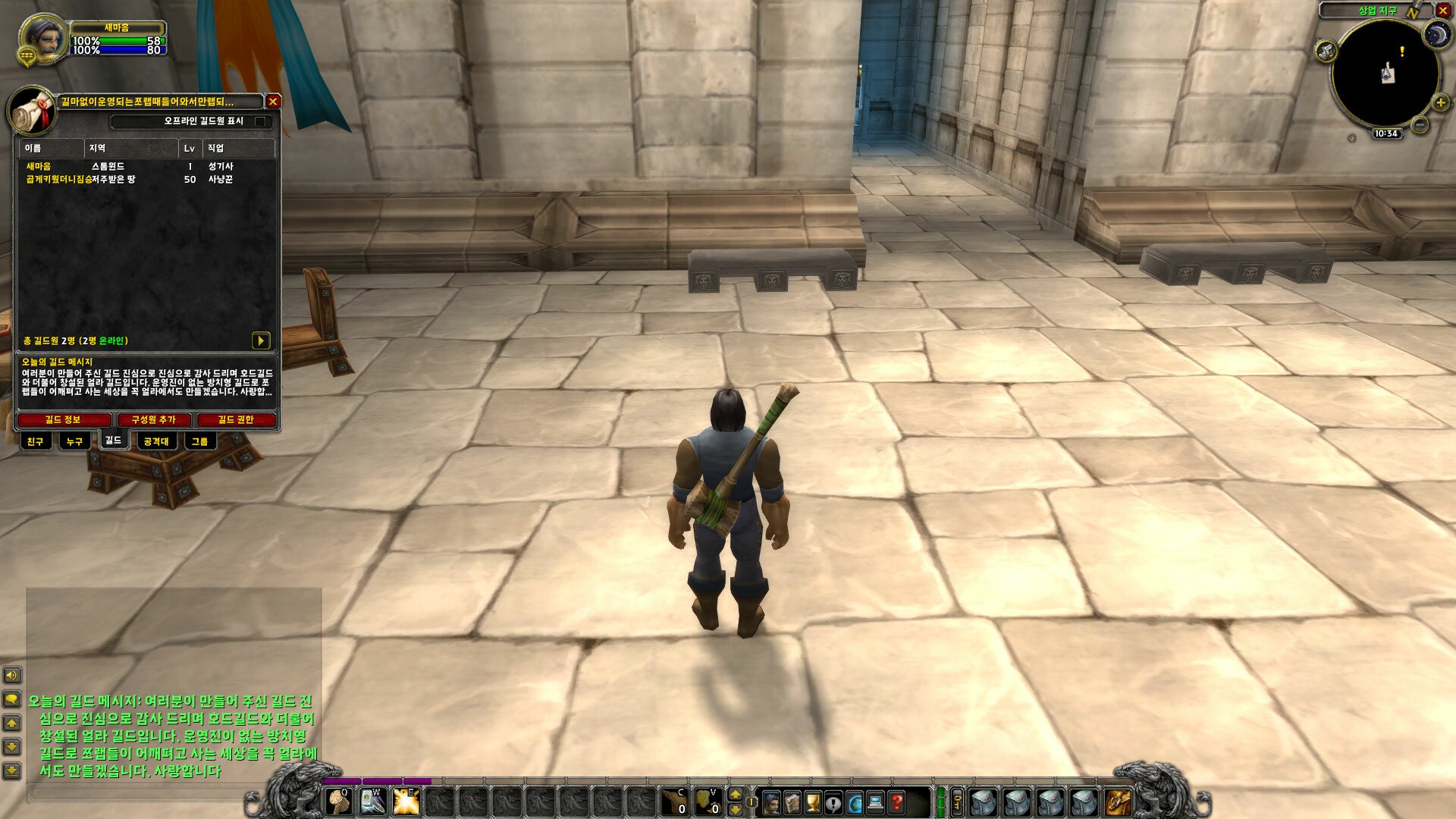The height and width of the screenshot is (819, 1456).
Task: Switch to the 누구 tab
Action: click(x=74, y=441)
